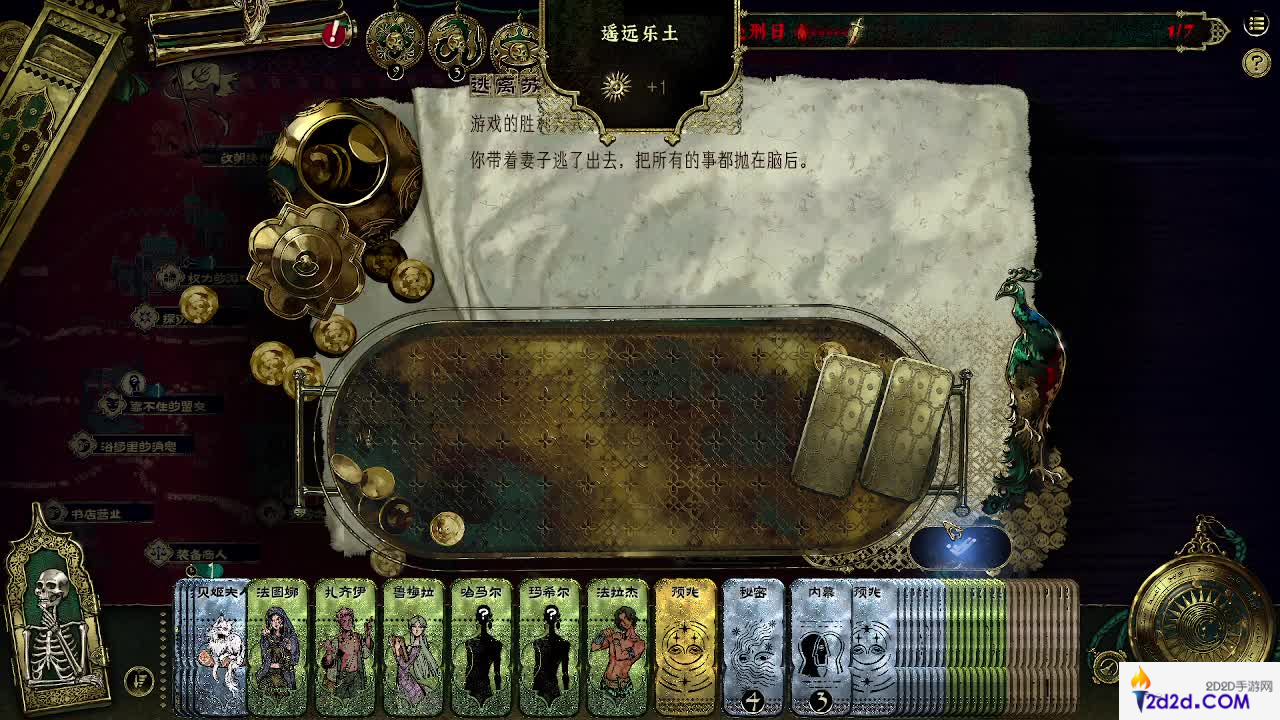The image size is (1280, 720).
Task: Select the 秘密 secret card
Action: click(x=753, y=646)
